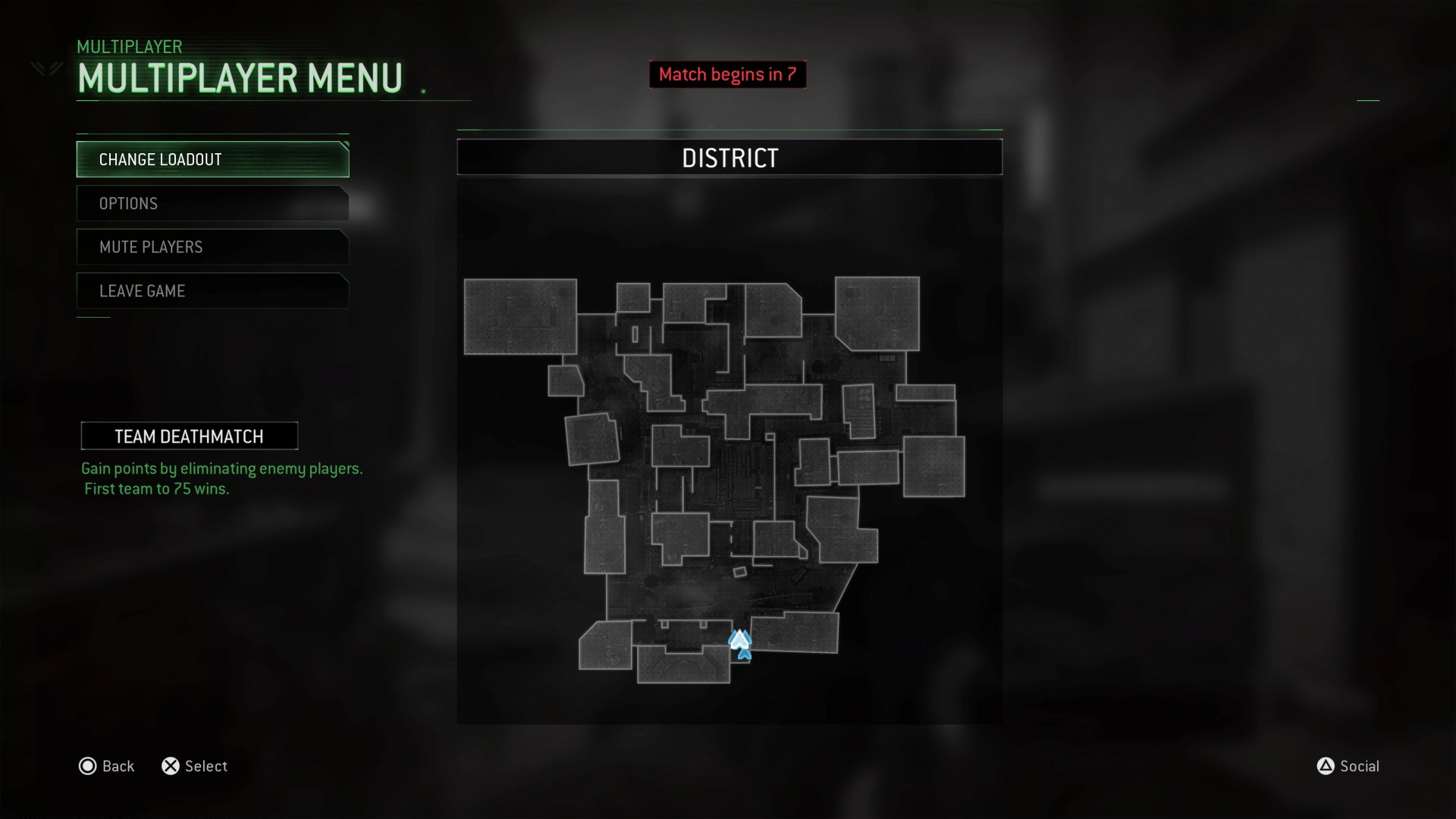
Task: Click the Team Deathmatch description text
Action: click(x=222, y=478)
